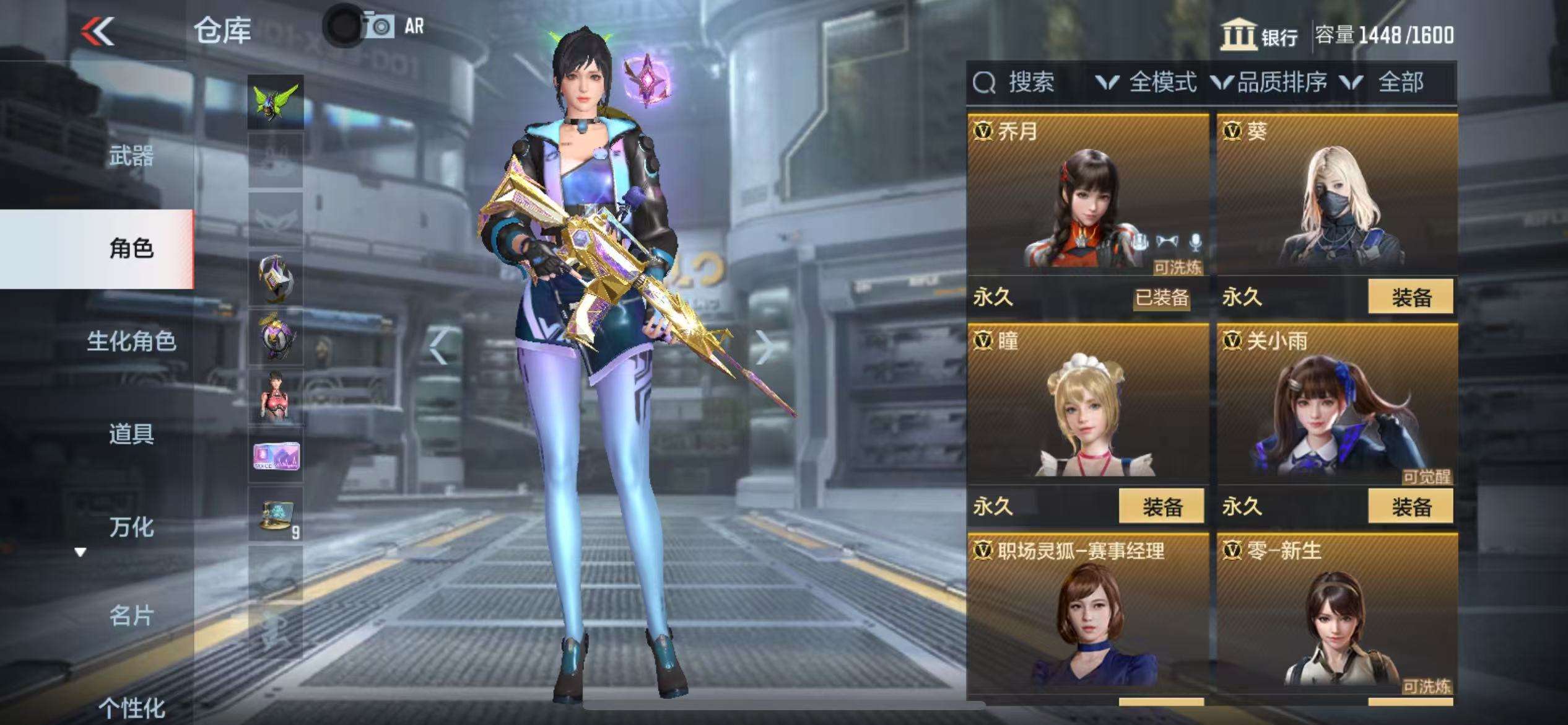Go back with the double-arrow button
Viewport: 1568px width, 725px height.
pos(98,31)
